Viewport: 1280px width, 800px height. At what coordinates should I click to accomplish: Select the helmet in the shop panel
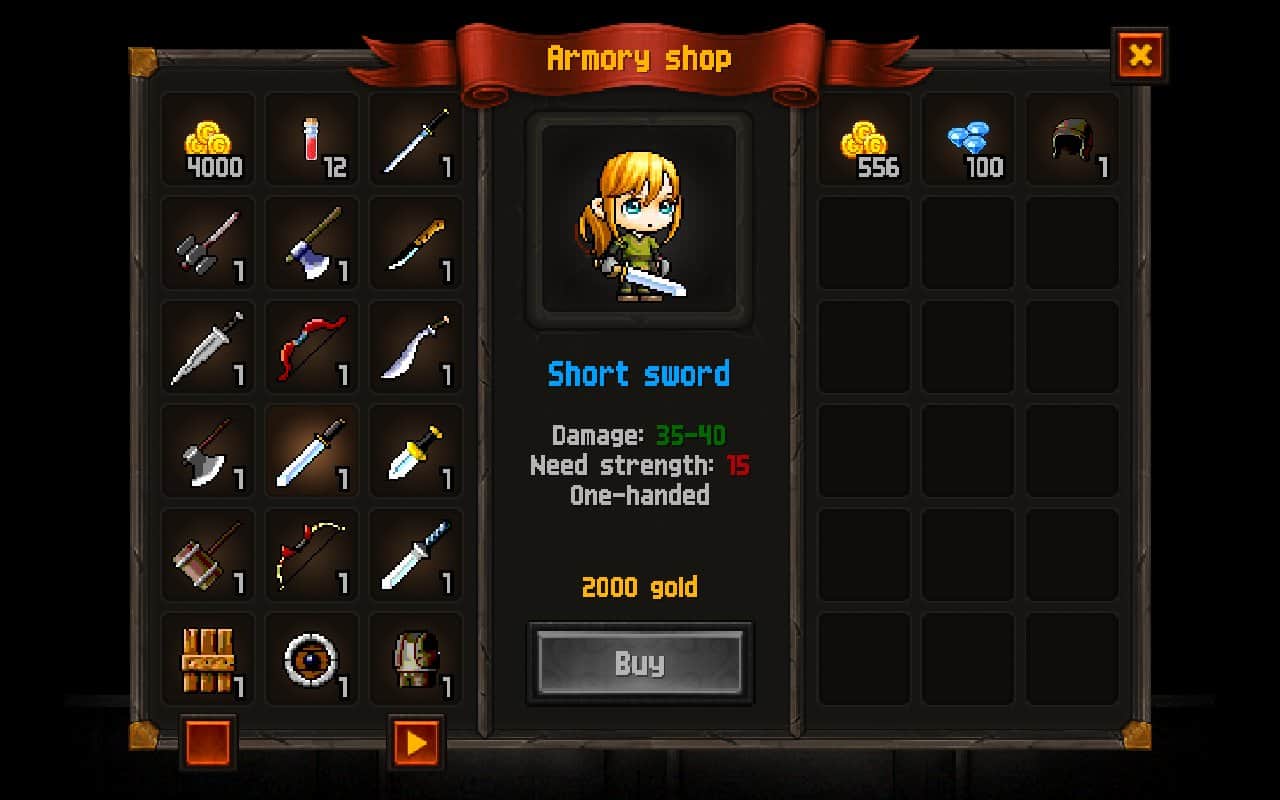1071,140
